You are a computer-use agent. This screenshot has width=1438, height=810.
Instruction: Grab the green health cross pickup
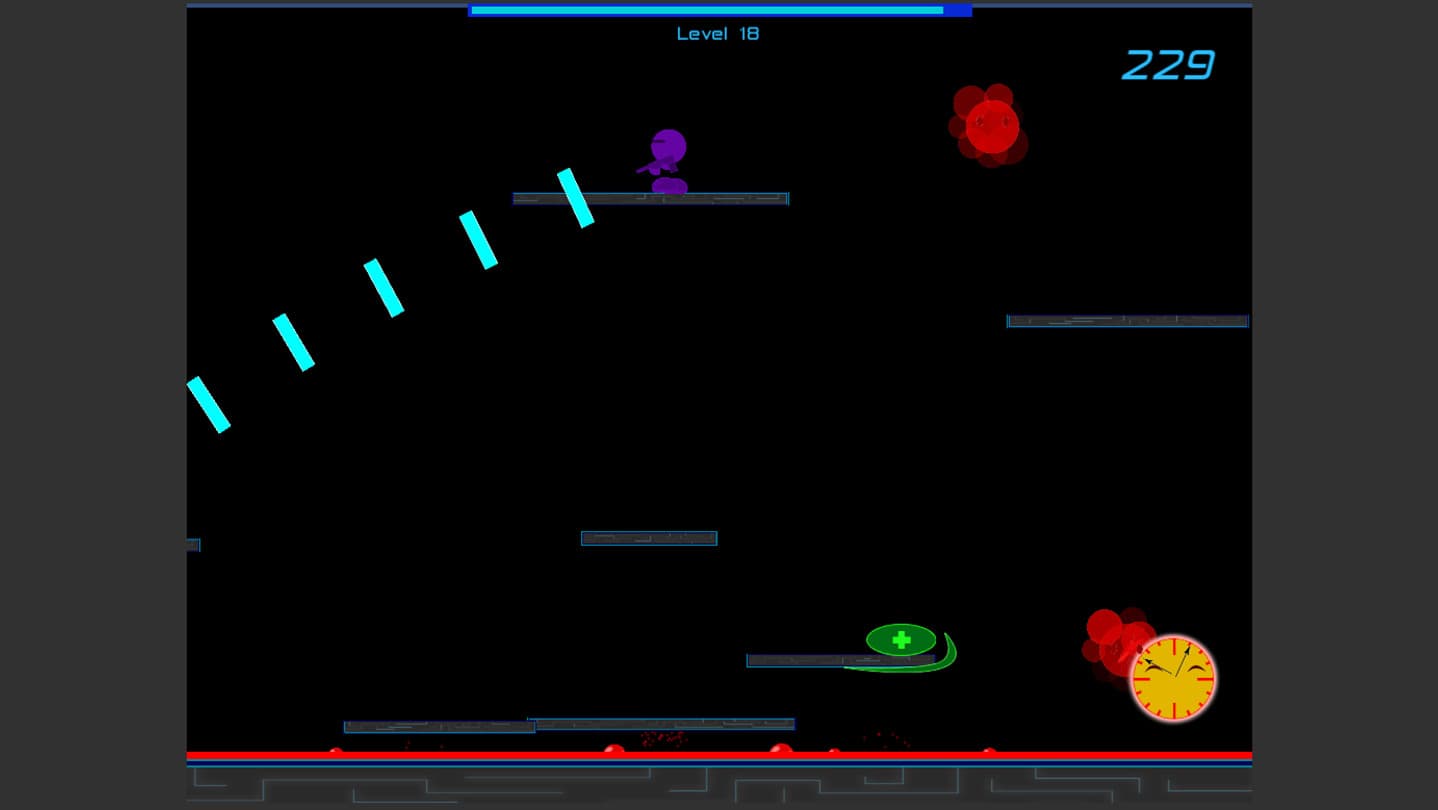(x=900, y=639)
